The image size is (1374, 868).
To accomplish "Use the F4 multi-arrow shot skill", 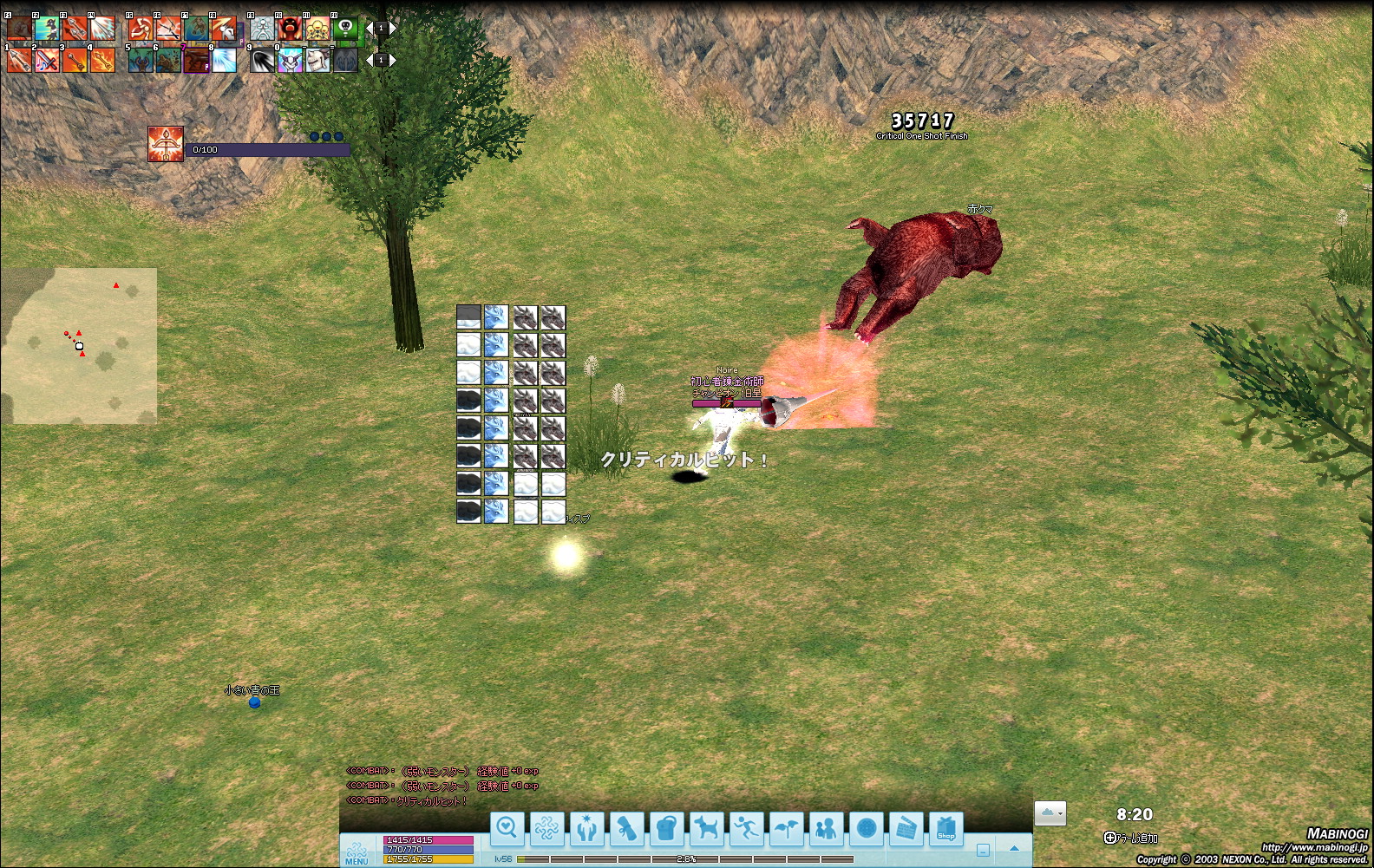I will point(102,29).
